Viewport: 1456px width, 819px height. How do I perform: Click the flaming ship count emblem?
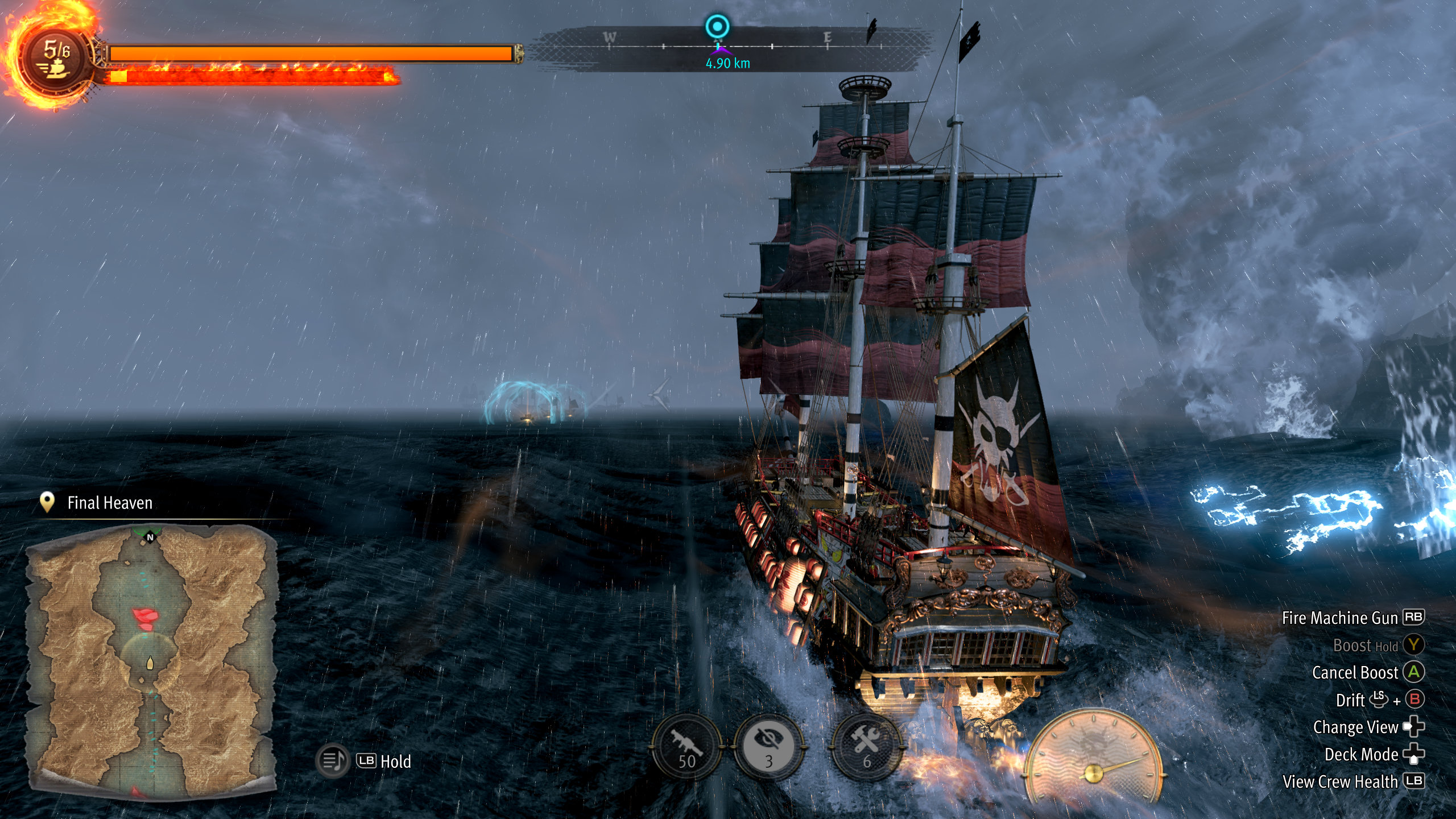[x=55, y=58]
